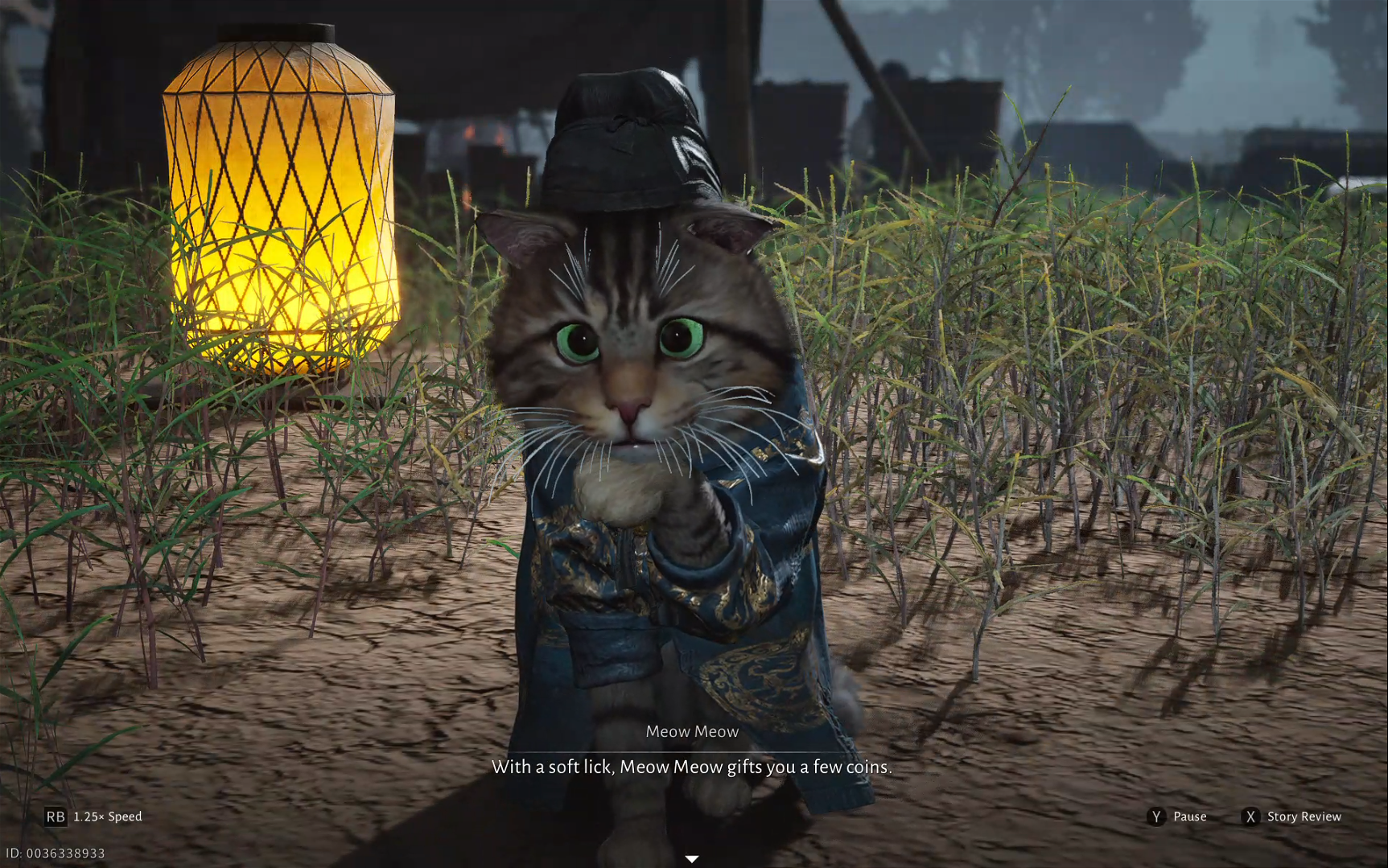The height and width of the screenshot is (868, 1388).
Task: Click the Pause label in the bottom bar
Action: (x=1188, y=817)
